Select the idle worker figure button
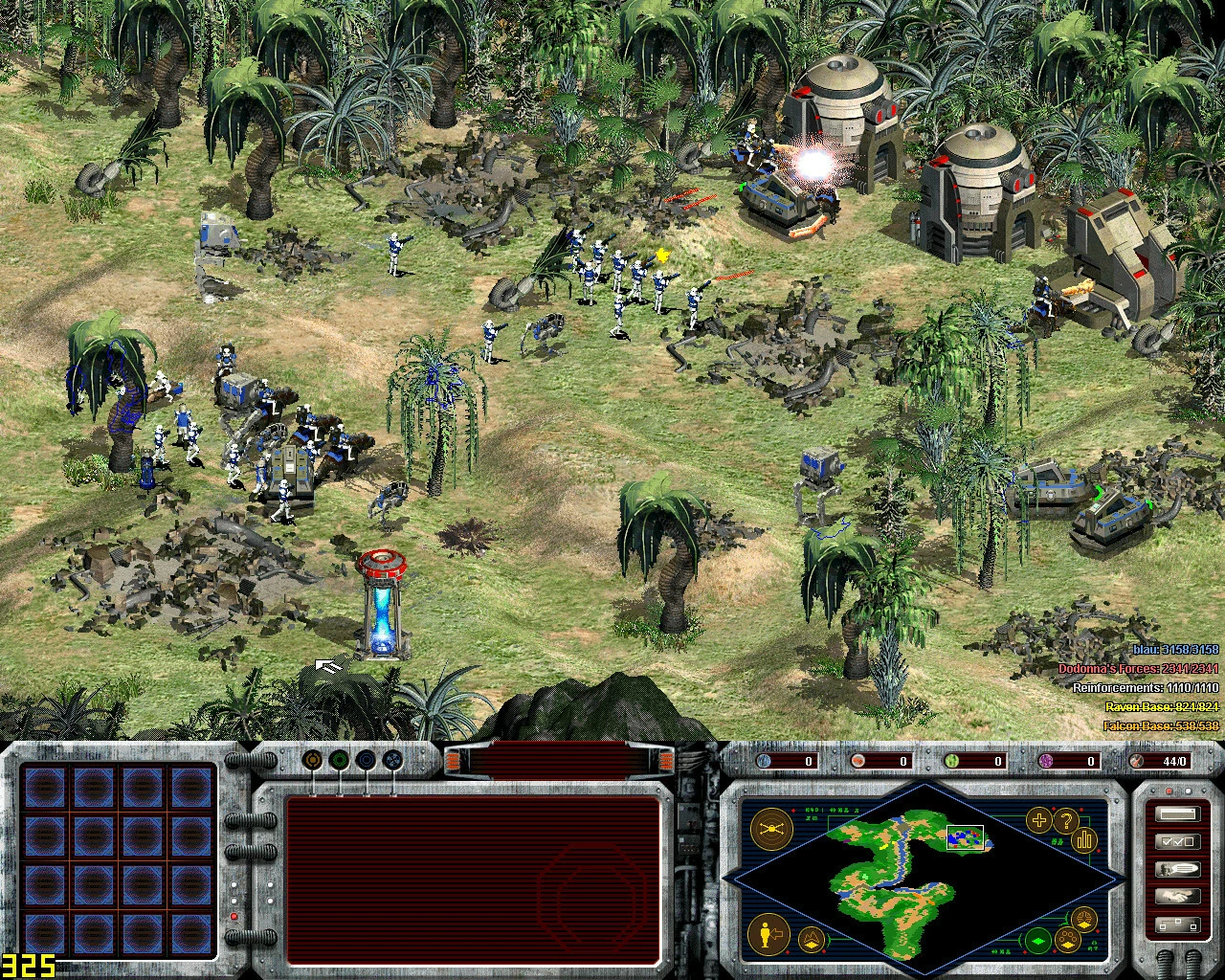 tap(767, 933)
